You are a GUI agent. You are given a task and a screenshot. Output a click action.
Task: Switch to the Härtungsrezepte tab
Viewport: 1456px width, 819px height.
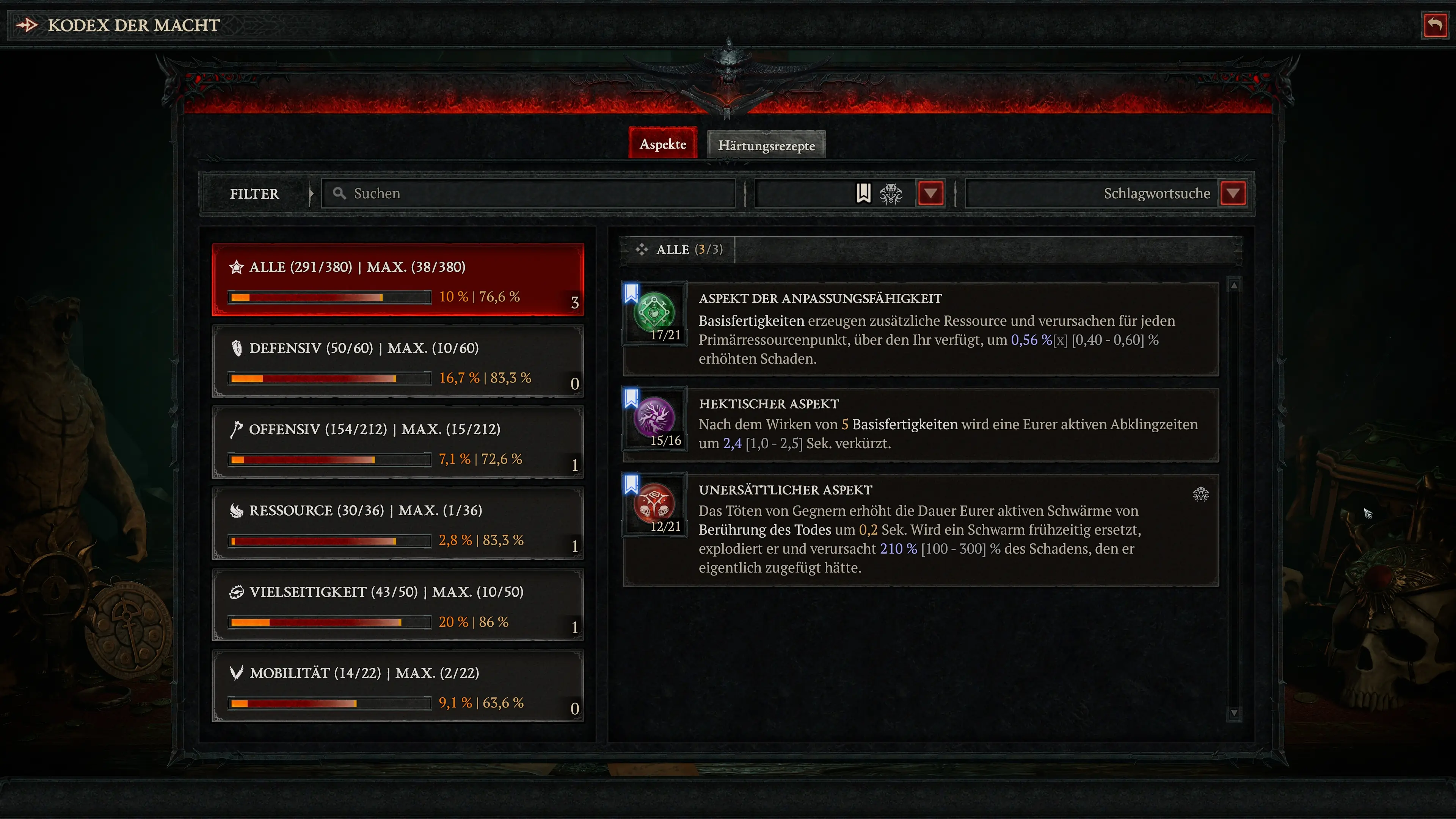point(766,145)
